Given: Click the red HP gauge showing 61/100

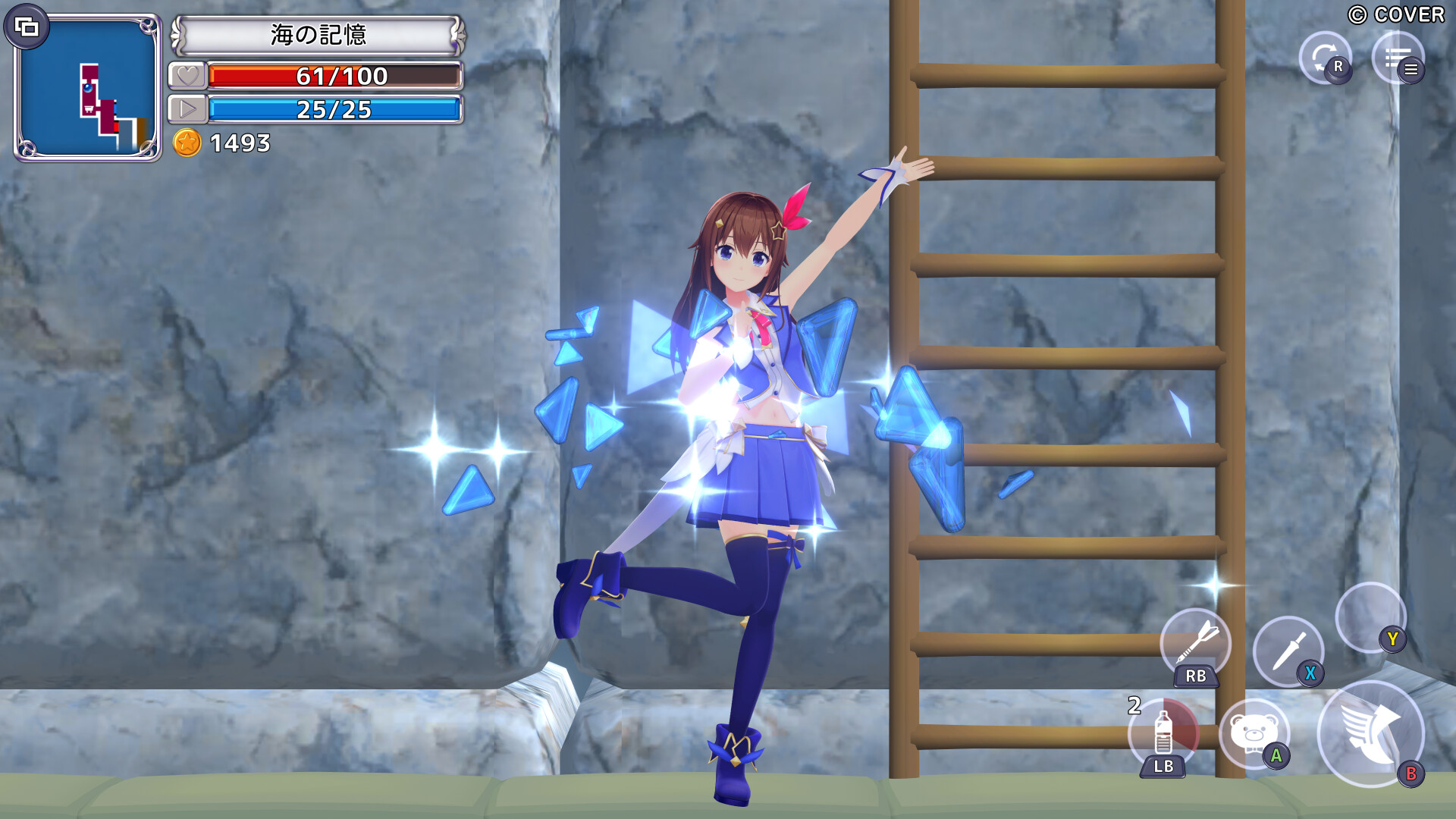Looking at the screenshot, I should point(336,76).
